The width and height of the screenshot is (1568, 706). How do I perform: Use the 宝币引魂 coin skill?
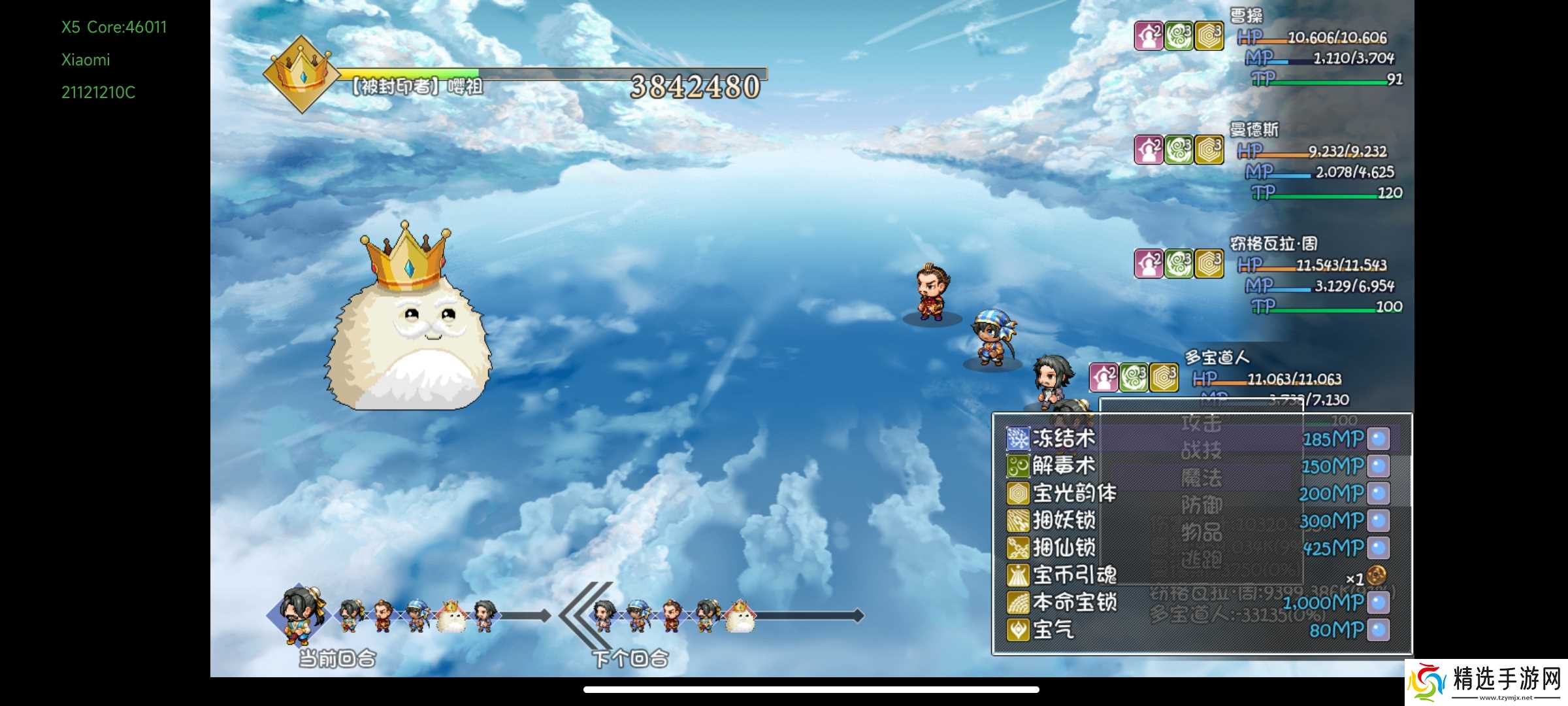pyautogui.click(x=1075, y=575)
